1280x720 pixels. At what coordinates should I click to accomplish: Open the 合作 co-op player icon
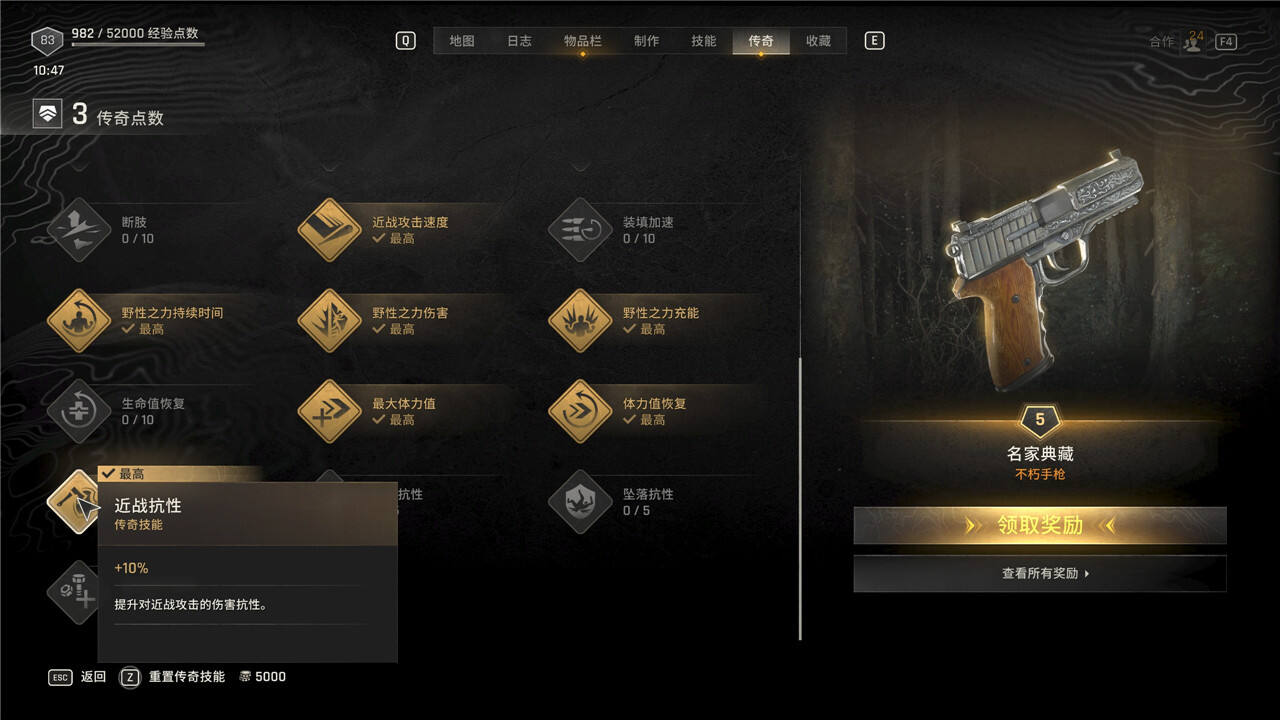coord(1193,42)
